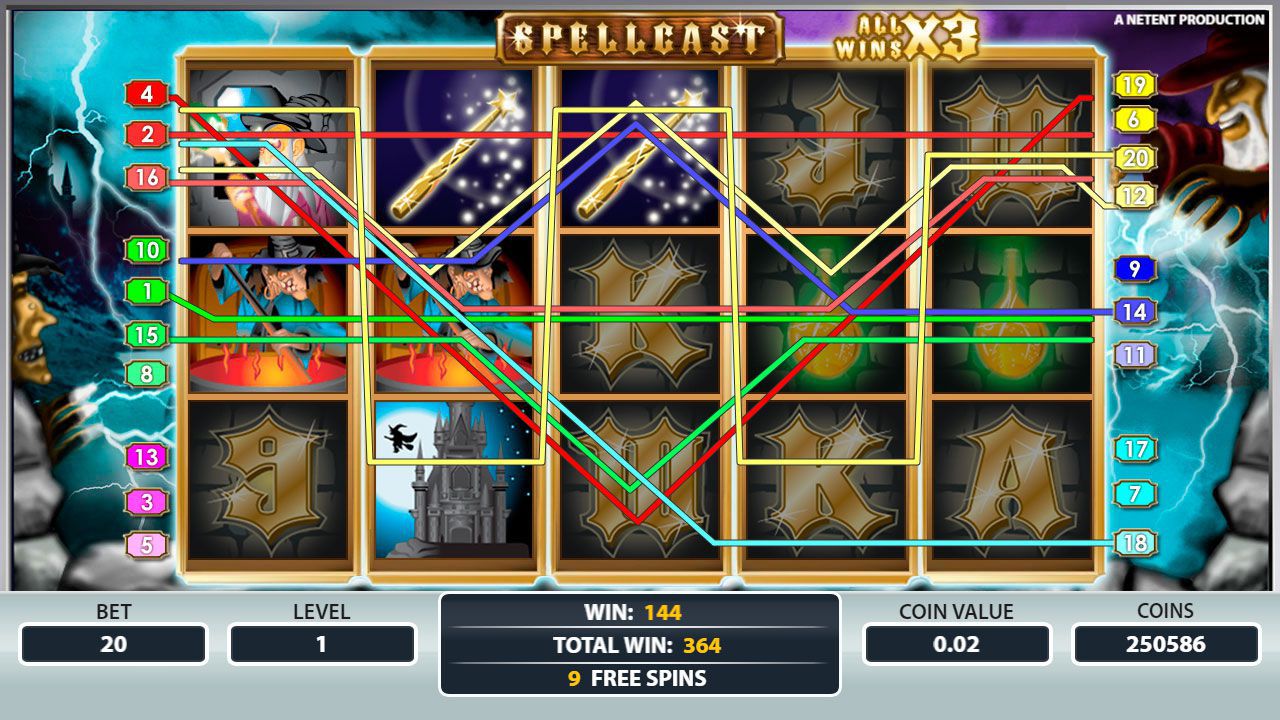
Task: Select payline 14 indicator
Action: pyautogui.click(x=1134, y=312)
